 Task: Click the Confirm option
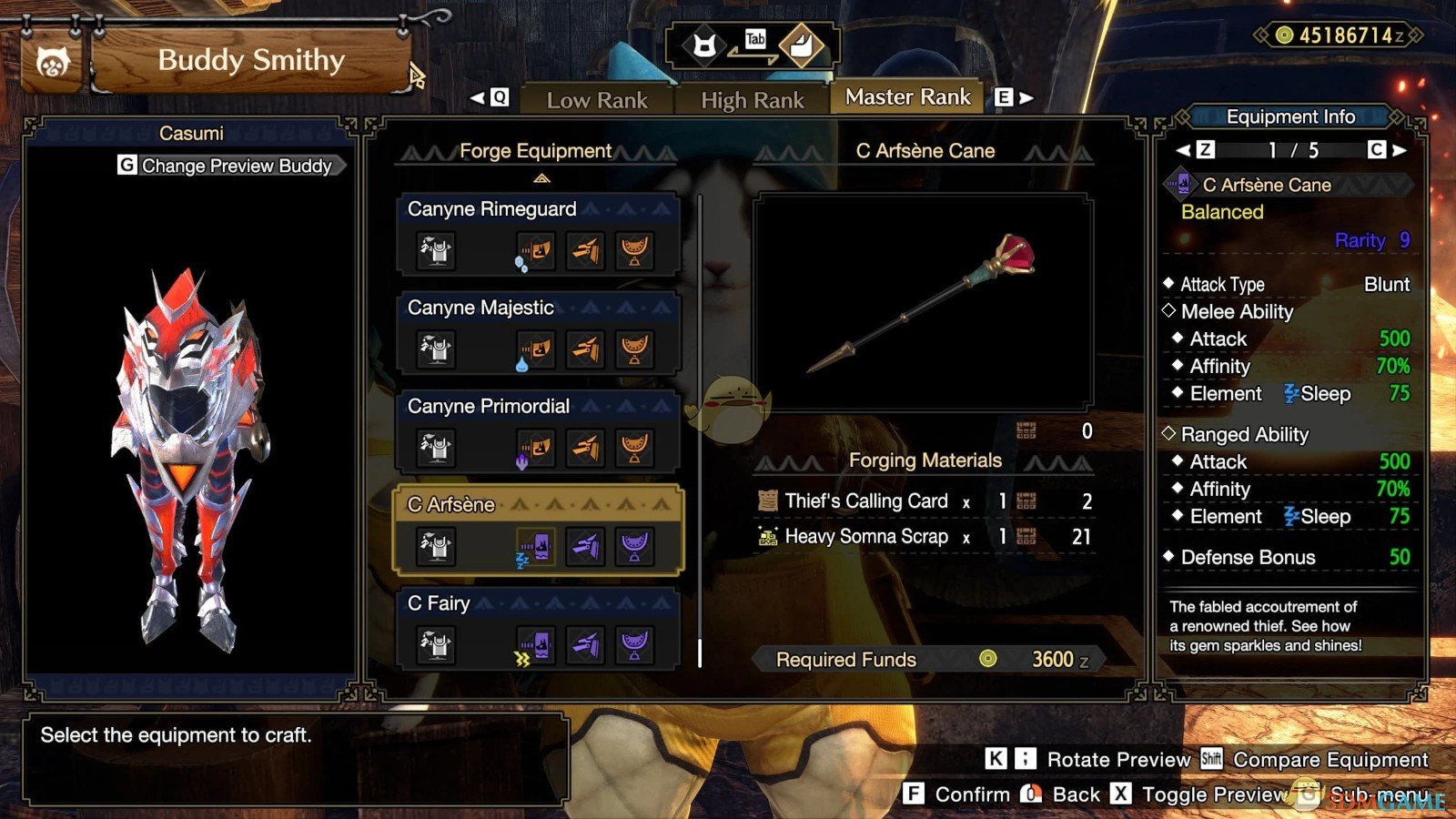coord(971,794)
